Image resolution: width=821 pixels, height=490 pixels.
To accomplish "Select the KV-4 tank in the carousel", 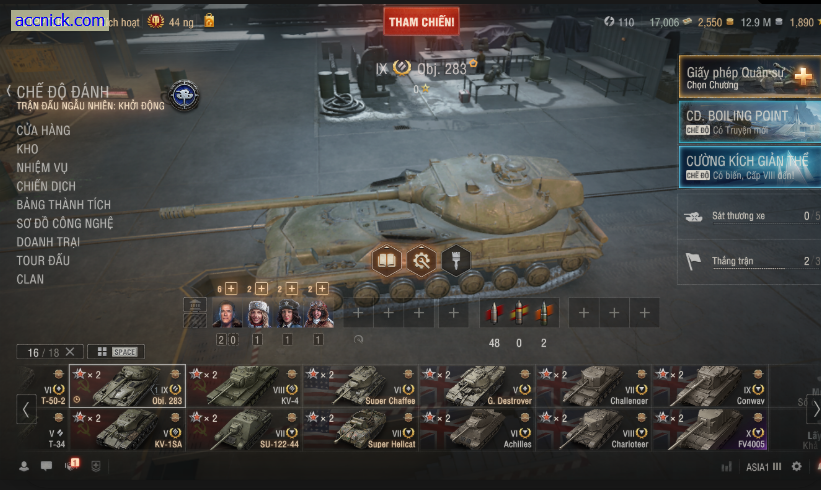I will [244, 386].
